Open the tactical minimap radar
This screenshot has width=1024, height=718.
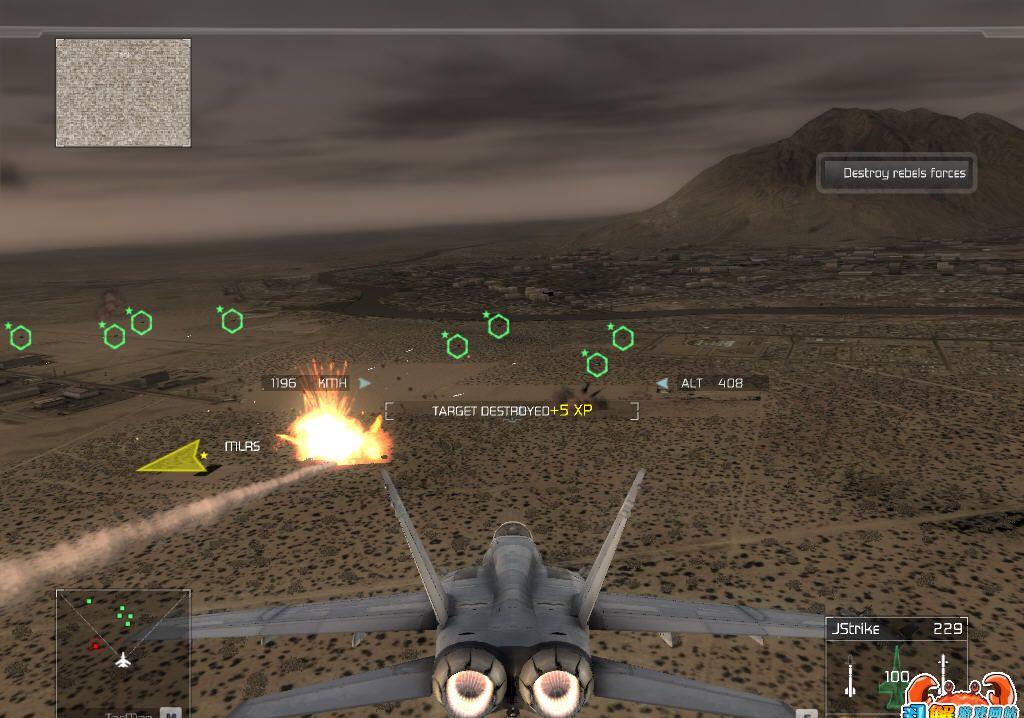point(122,647)
